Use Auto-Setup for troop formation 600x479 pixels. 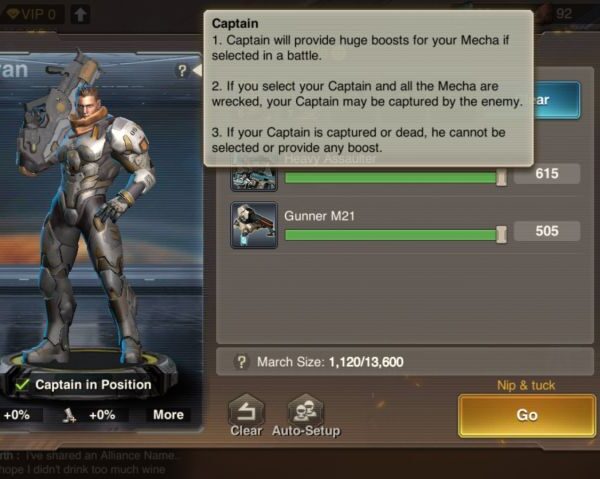(305, 414)
